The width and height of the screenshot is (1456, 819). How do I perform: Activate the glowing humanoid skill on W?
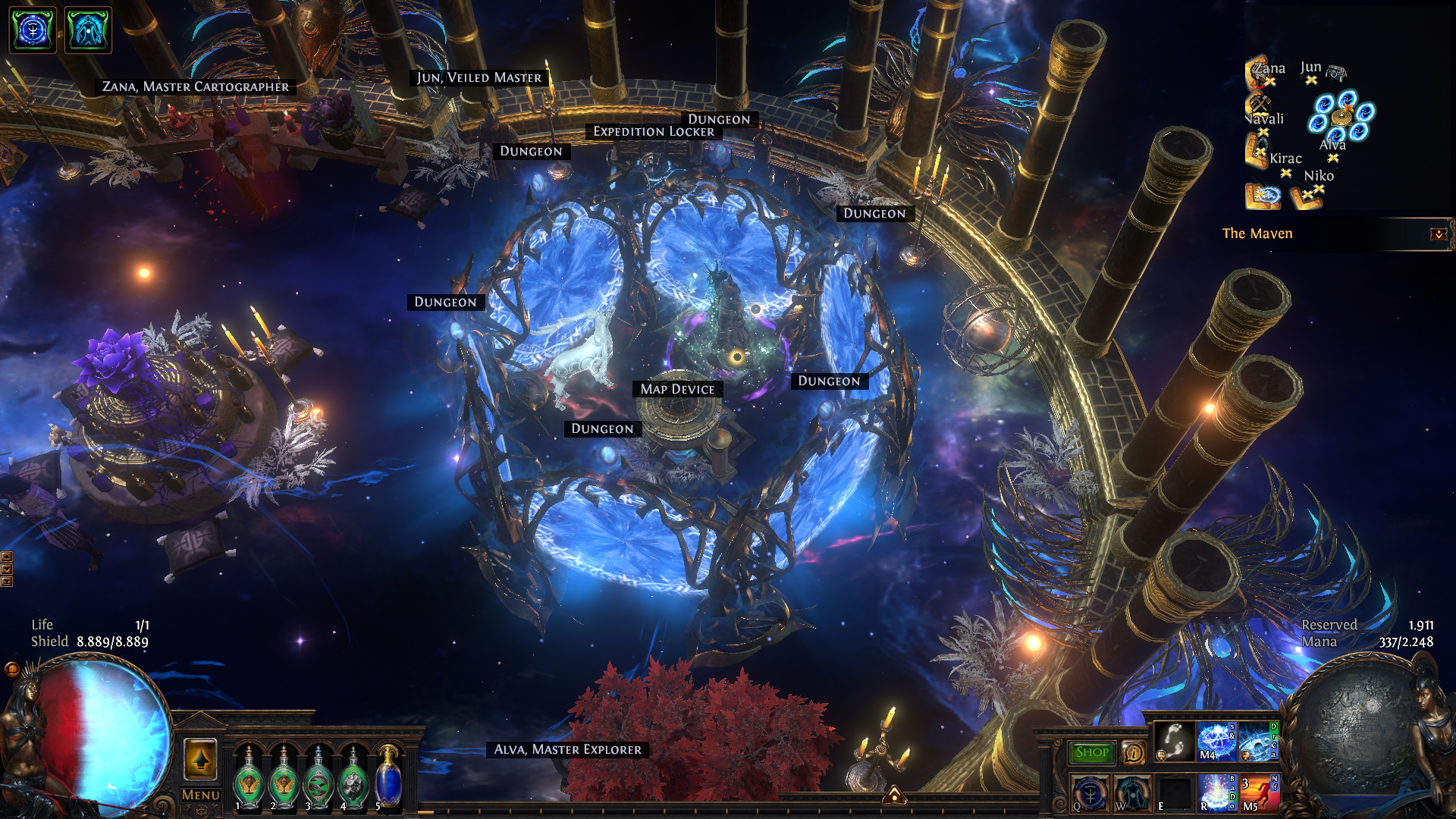coord(1131,793)
